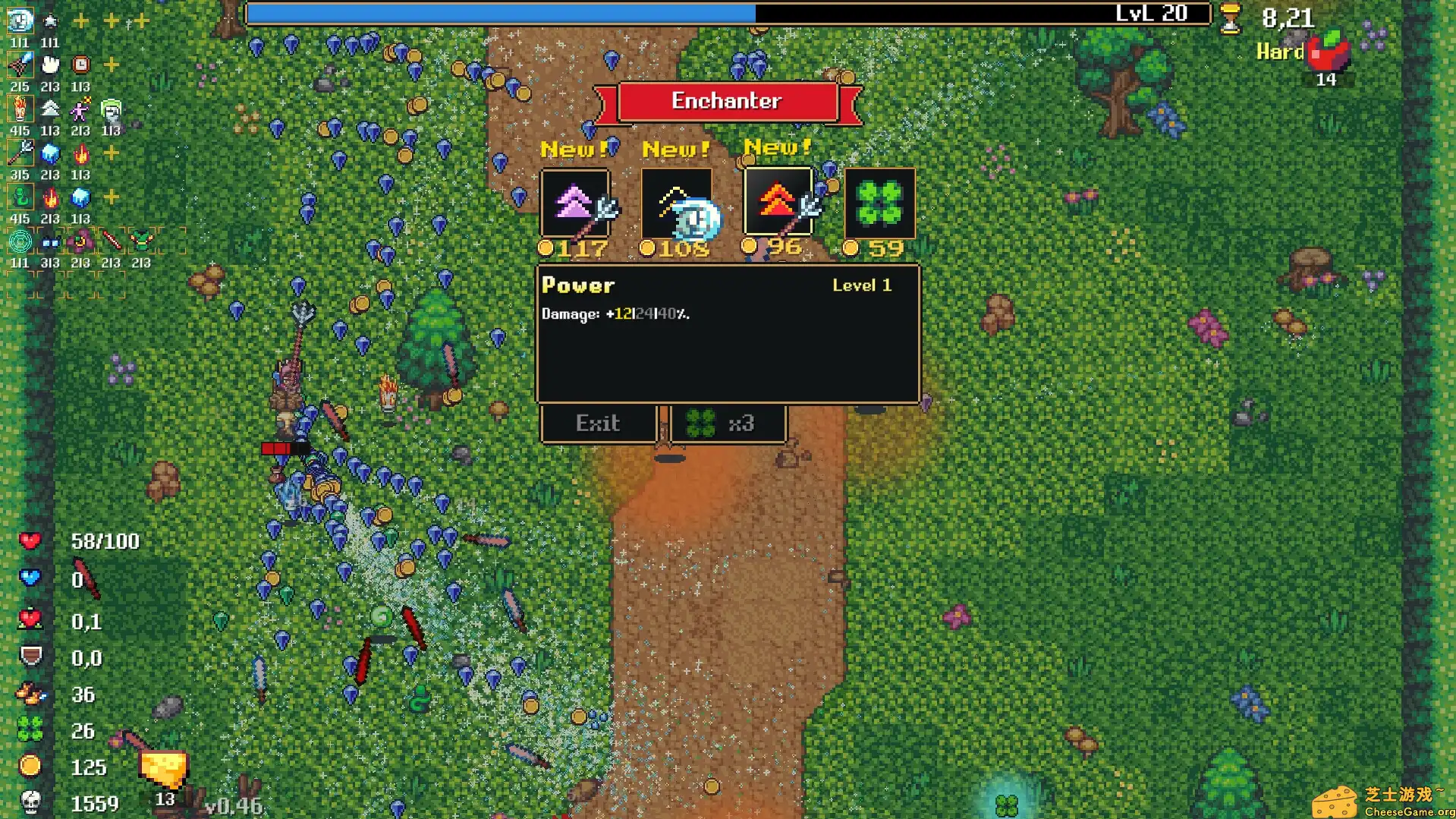1456x819 pixels.
Task: Select the fire upgrade icon beside the trident slot
Action: point(81,153)
